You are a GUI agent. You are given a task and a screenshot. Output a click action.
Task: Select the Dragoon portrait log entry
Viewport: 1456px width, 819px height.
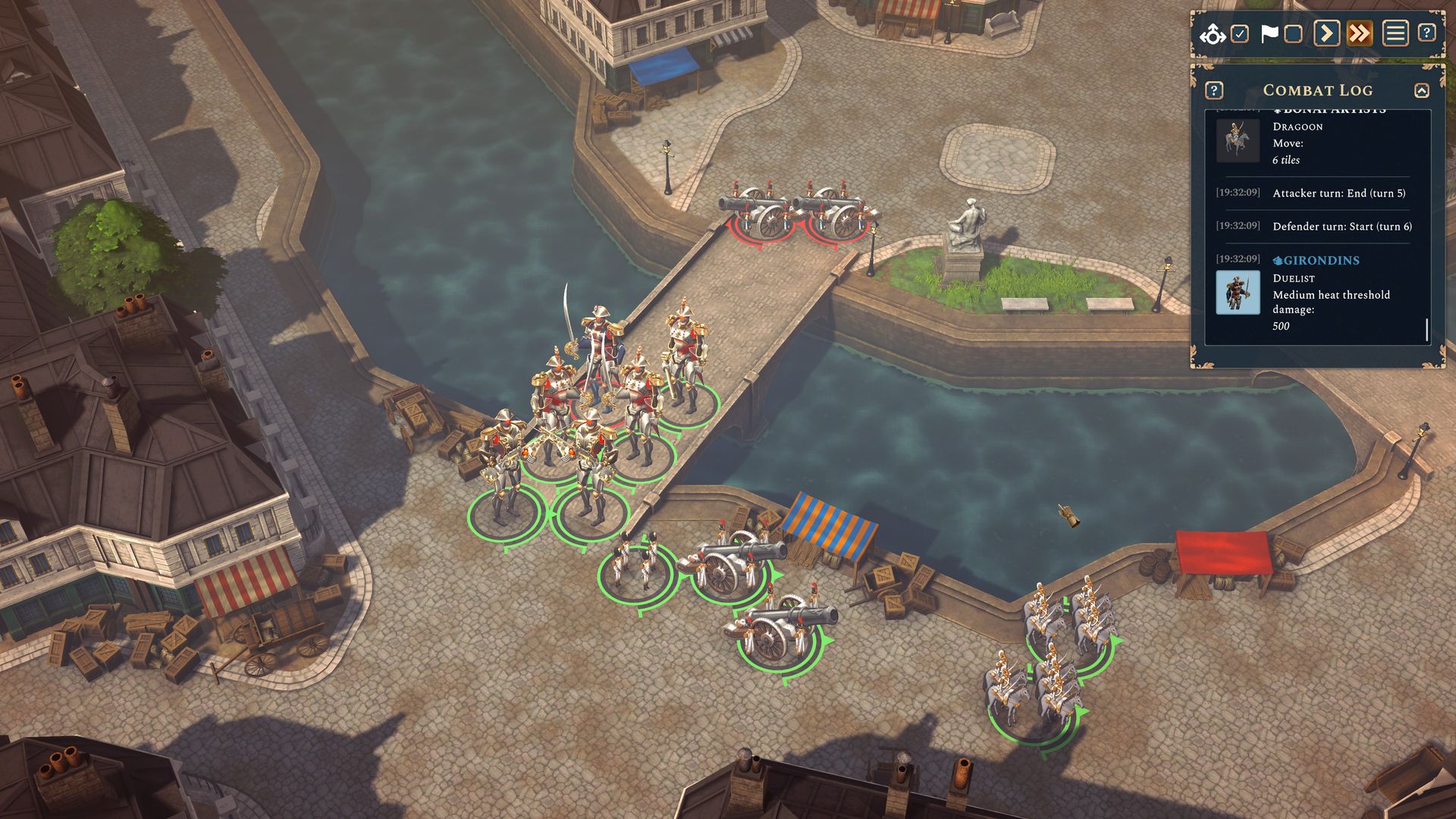(1238, 140)
